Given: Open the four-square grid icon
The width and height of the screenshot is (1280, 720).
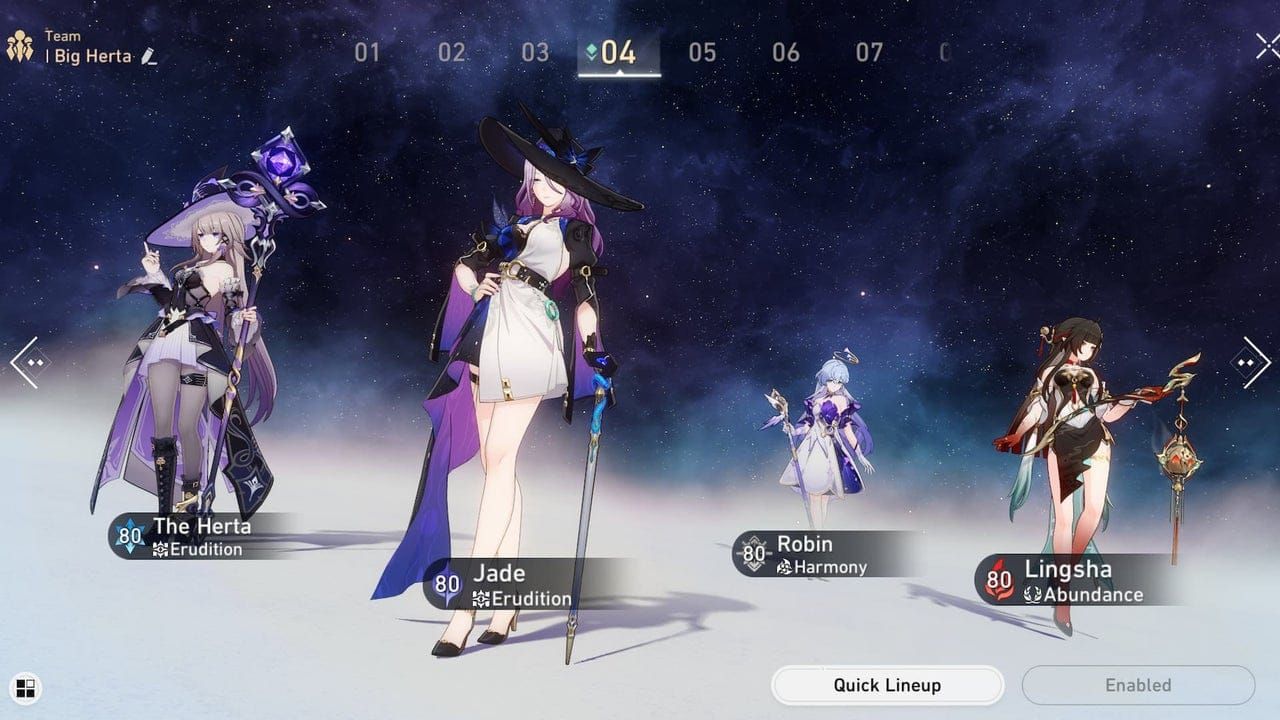Looking at the screenshot, I should (26, 687).
